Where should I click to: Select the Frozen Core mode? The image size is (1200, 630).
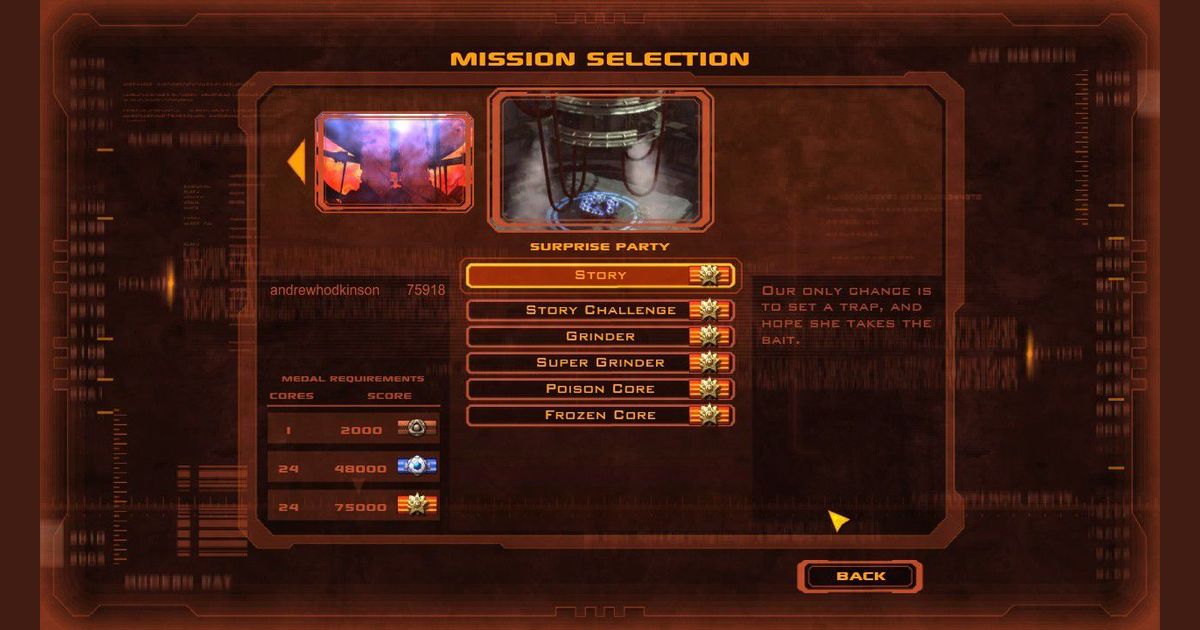tap(600, 414)
